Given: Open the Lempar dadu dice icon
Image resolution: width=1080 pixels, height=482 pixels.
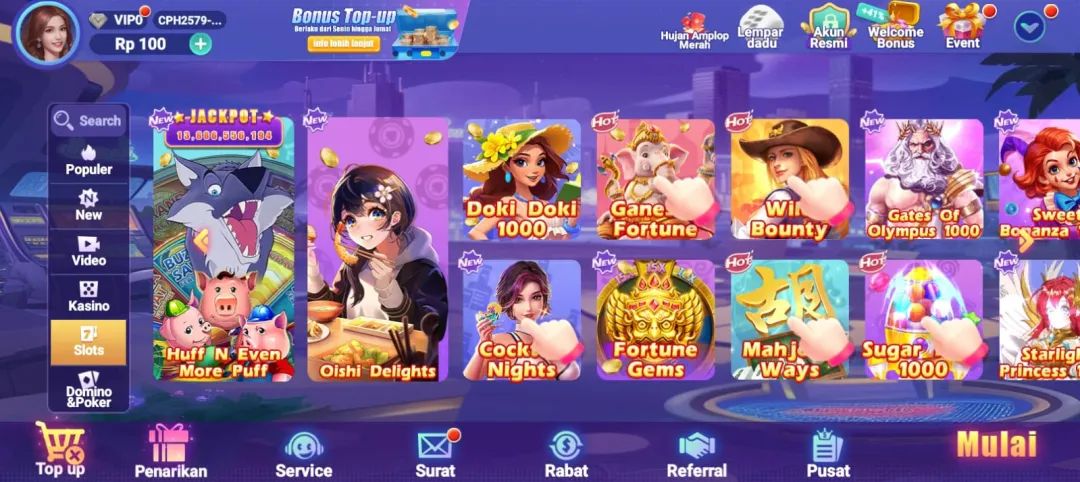Looking at the screenshot, I should pyautogui.click(x=760, y=27).
